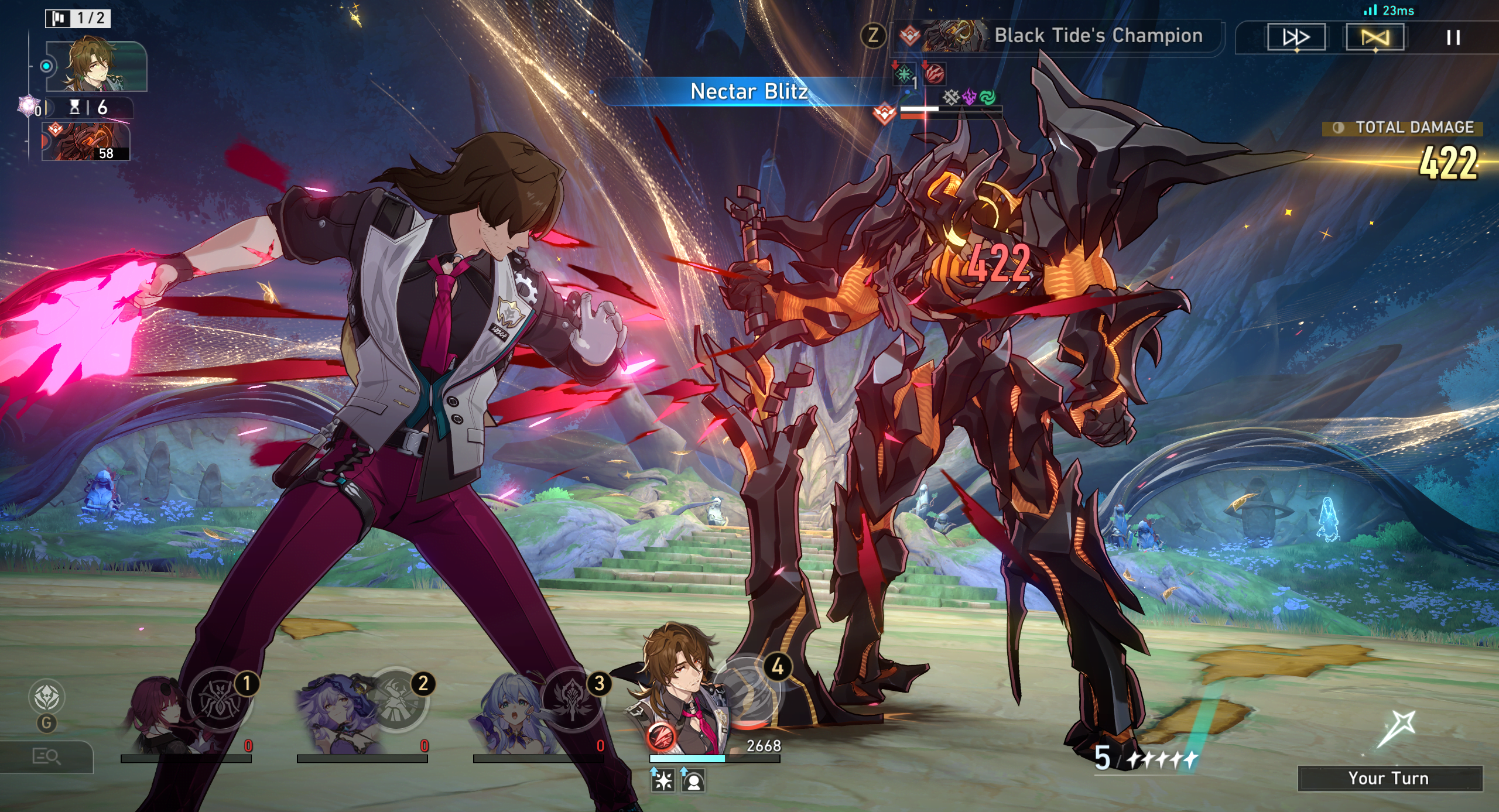Click the flower emblem icon above G
The width and height of the screenshot is (1499, 812).
[x=46, y=697]
